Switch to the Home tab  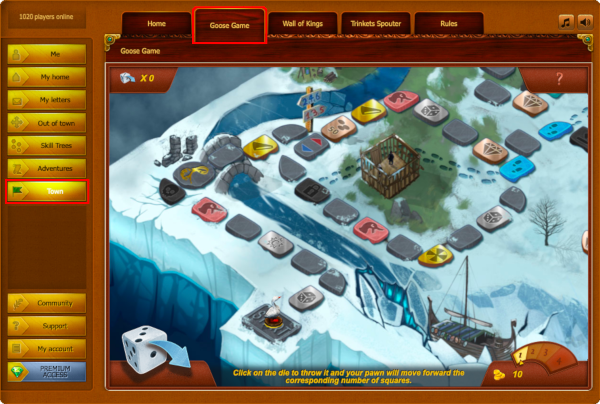click(156, 24)
